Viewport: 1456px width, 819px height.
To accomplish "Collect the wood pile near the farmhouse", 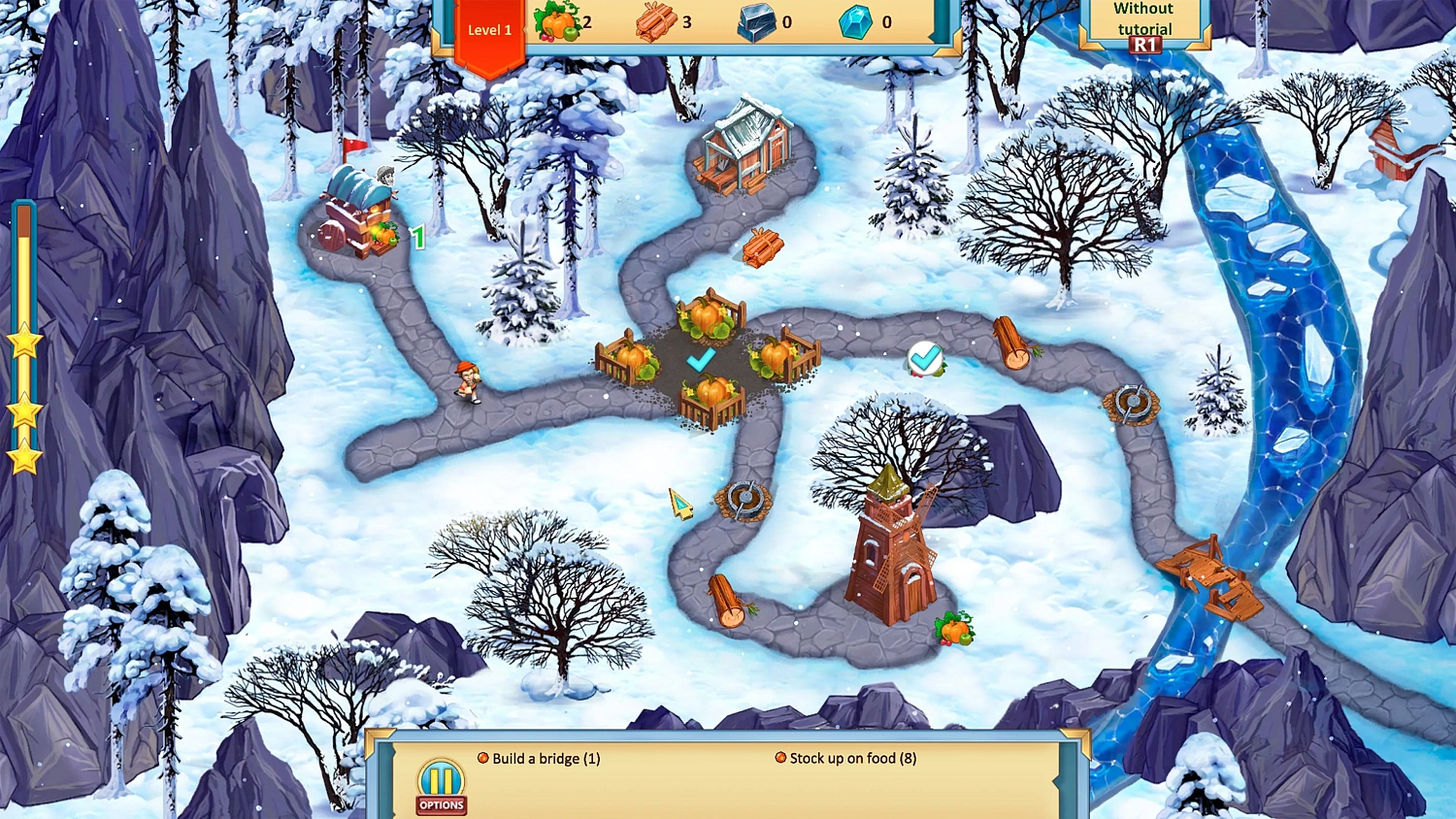I will coord(763,246).
